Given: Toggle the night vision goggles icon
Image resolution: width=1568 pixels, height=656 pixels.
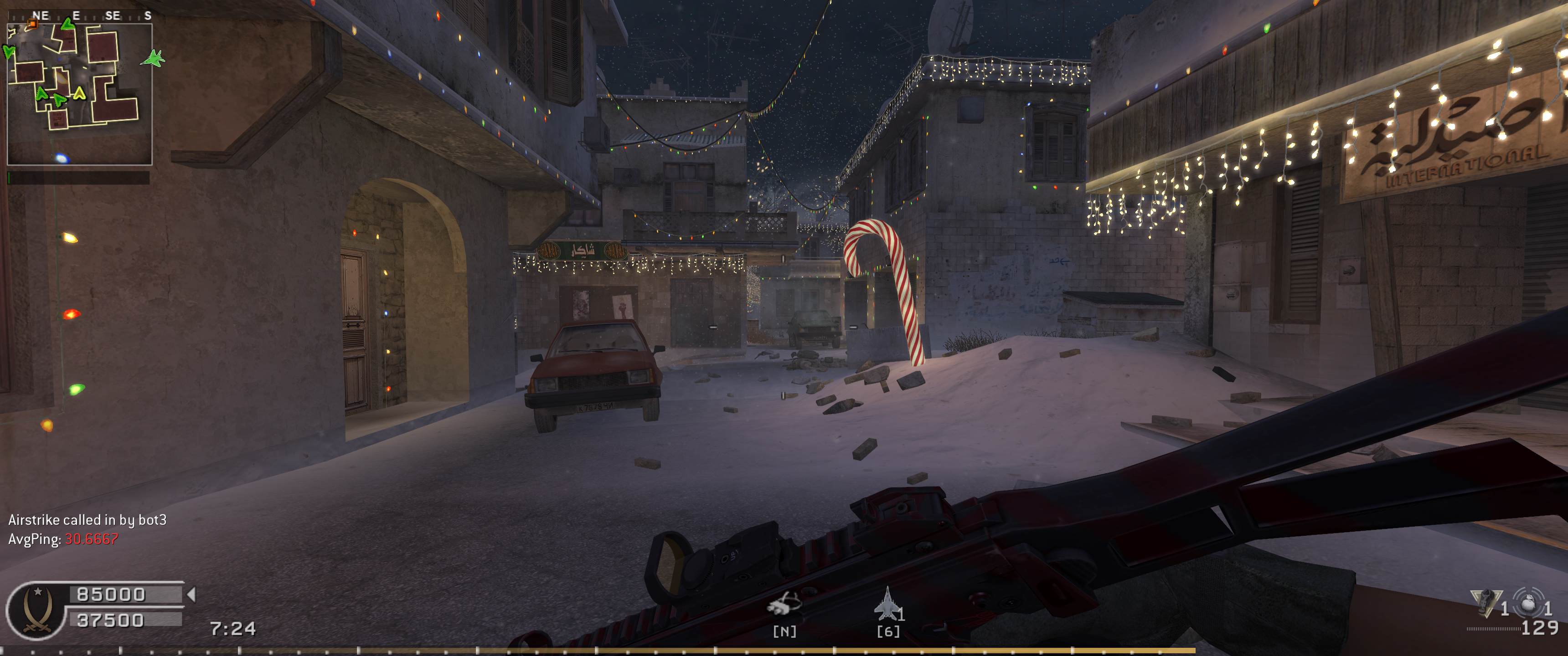Looking at the screenshot, I should tap(784, 605).
